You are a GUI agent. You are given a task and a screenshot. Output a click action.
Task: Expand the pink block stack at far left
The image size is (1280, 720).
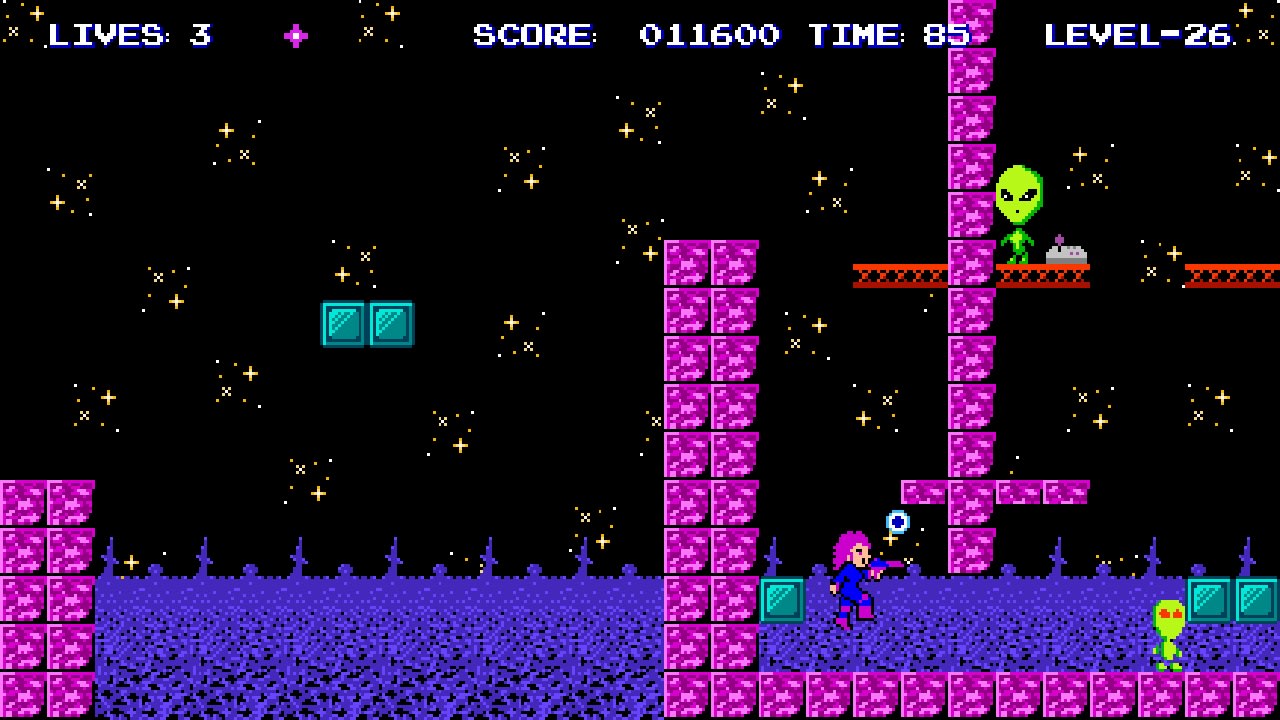coord(48,560)
